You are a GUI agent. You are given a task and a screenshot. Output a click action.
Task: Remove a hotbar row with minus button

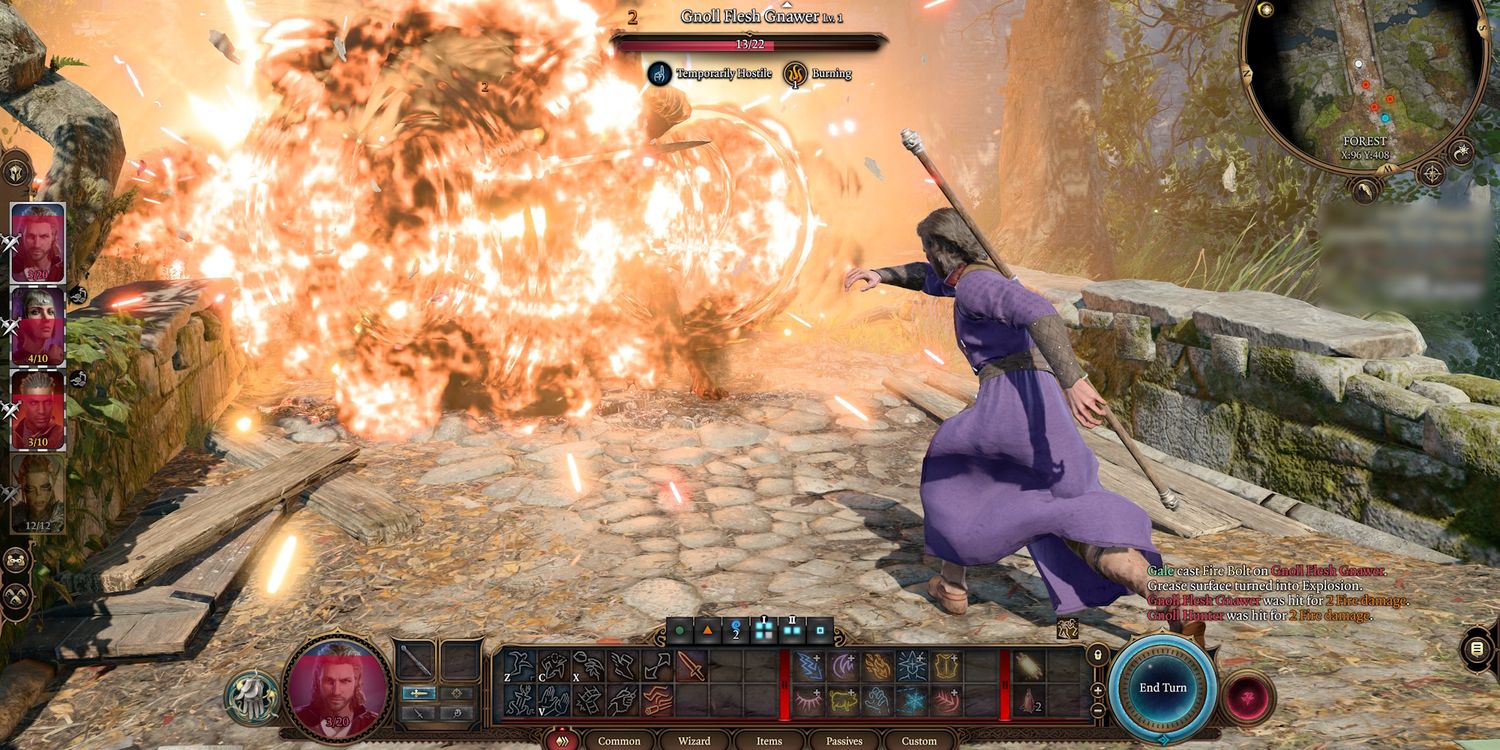(x=1097, y=709)
